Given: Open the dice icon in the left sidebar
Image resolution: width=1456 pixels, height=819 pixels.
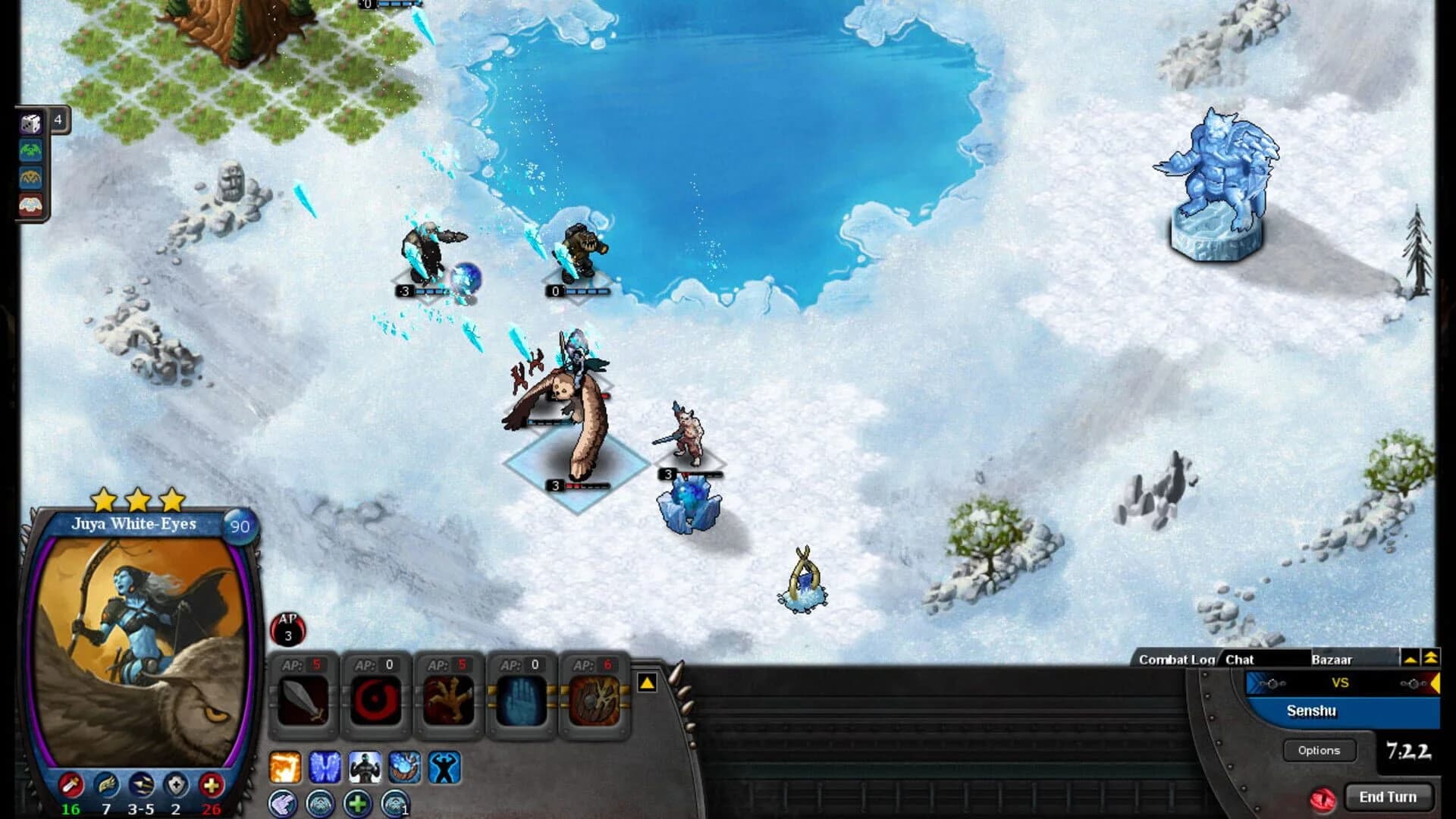Looking at the screenshot, I should click(x=30, y=124).
